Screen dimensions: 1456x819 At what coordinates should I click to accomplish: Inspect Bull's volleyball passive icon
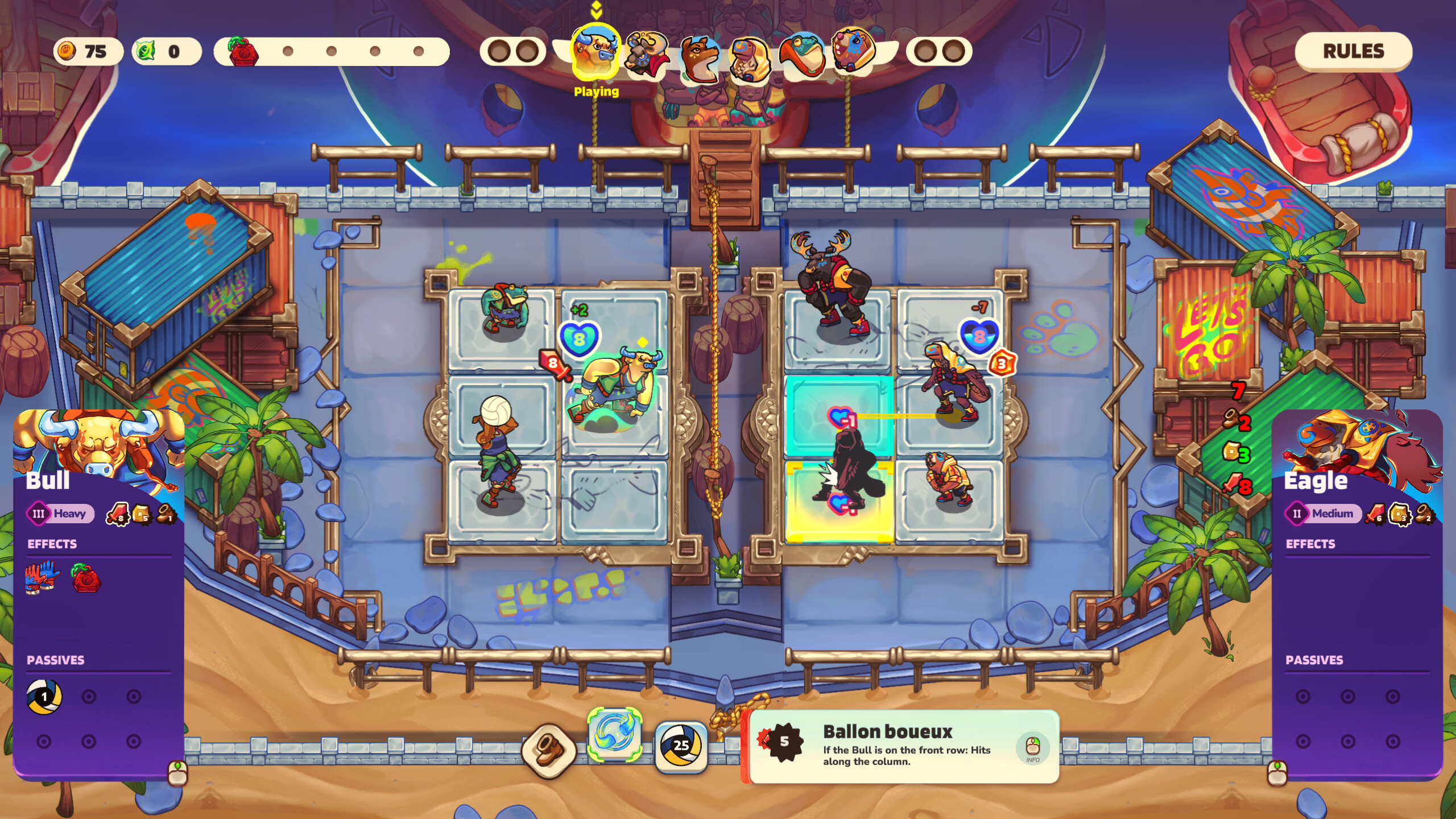tap(44, 697)
